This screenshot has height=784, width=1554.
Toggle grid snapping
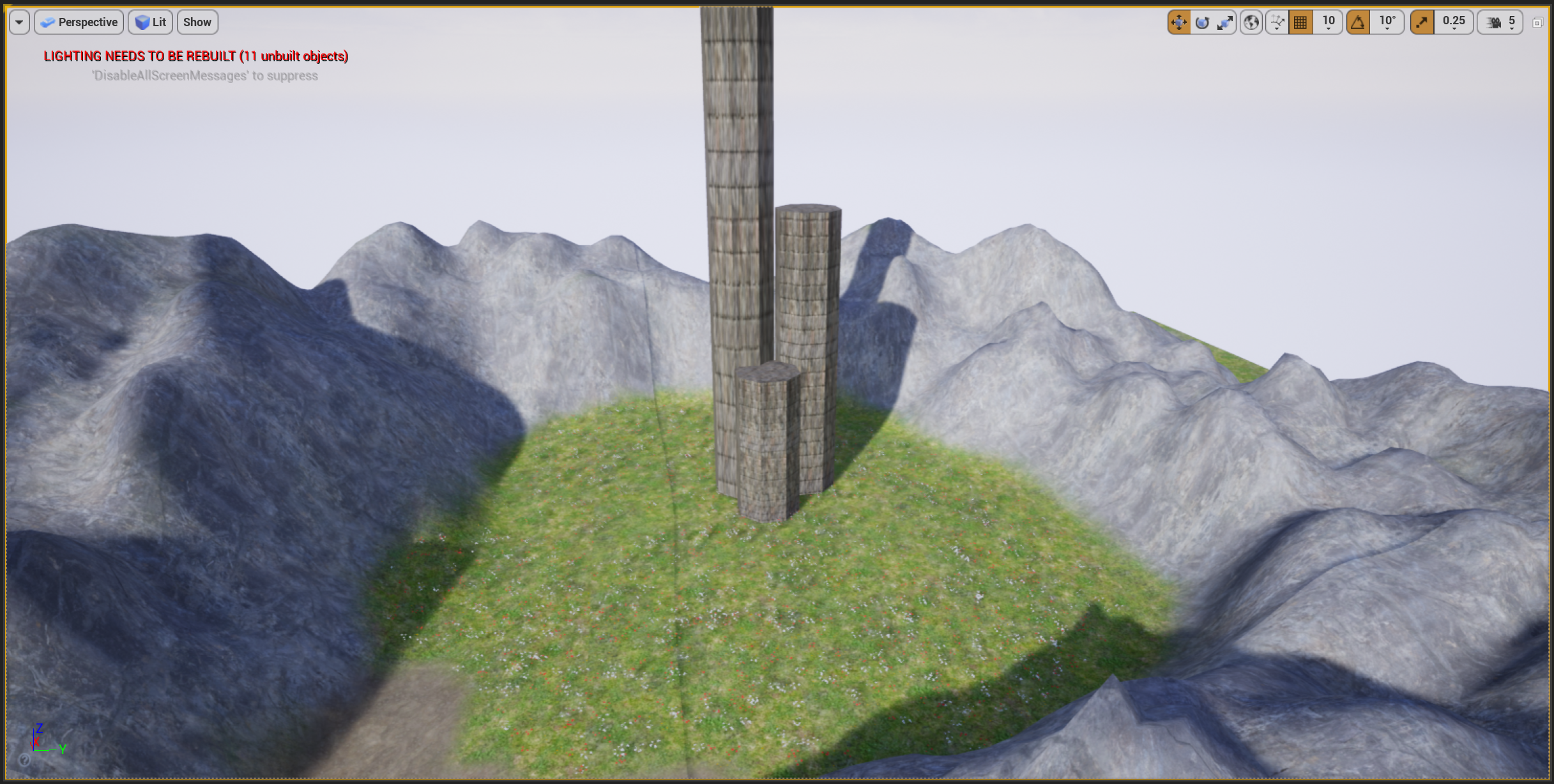coord(1301,22)
